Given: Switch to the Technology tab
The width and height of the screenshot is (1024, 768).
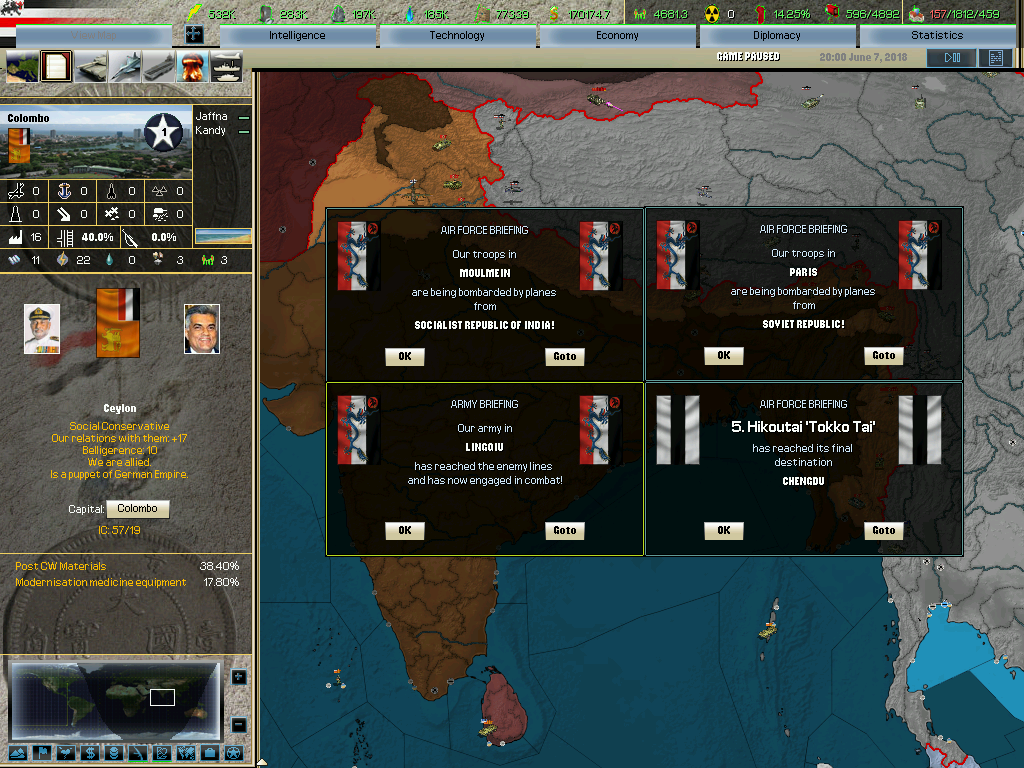Looking at the screenshot, I should tap(457, 36).
